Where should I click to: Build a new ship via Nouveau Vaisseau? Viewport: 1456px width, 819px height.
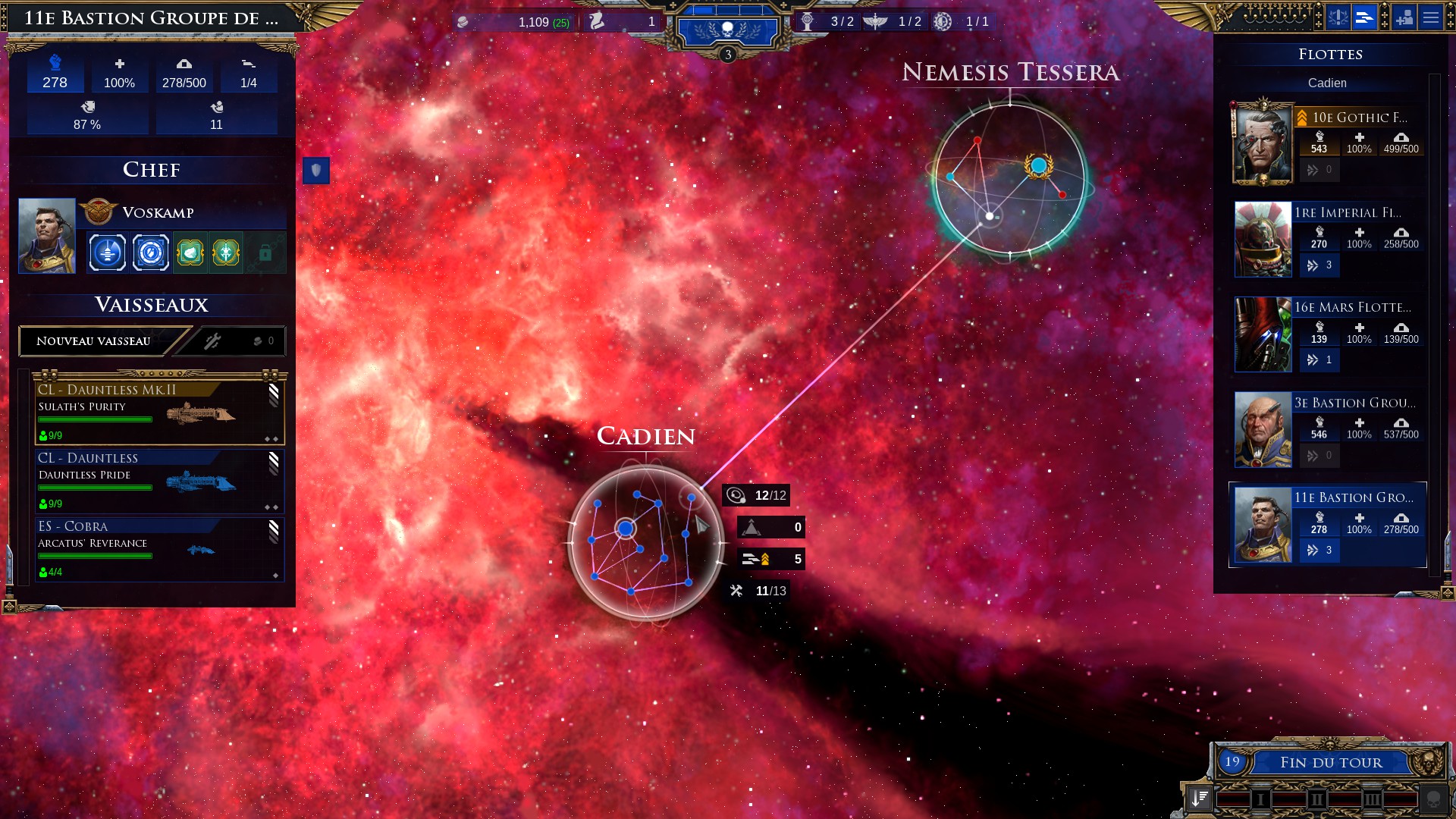click(x=94, y=341)
